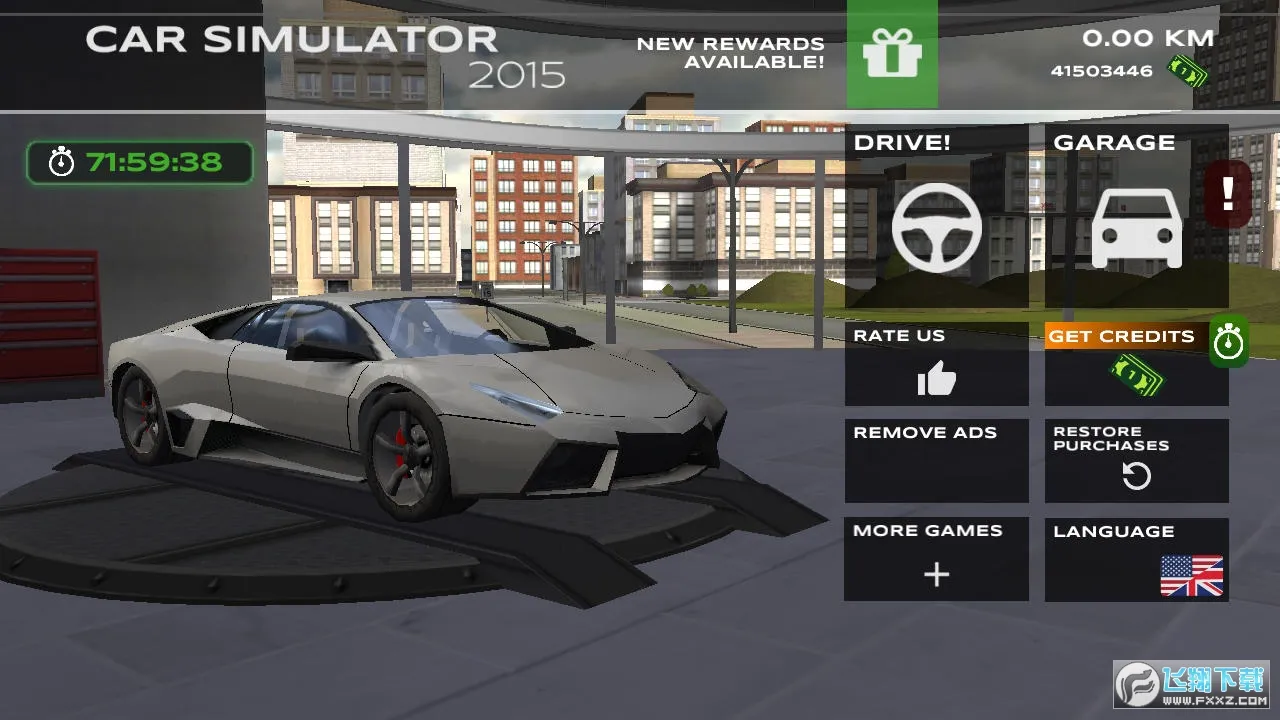Click the exclamation badge next to Garage

pos(1229,192)
